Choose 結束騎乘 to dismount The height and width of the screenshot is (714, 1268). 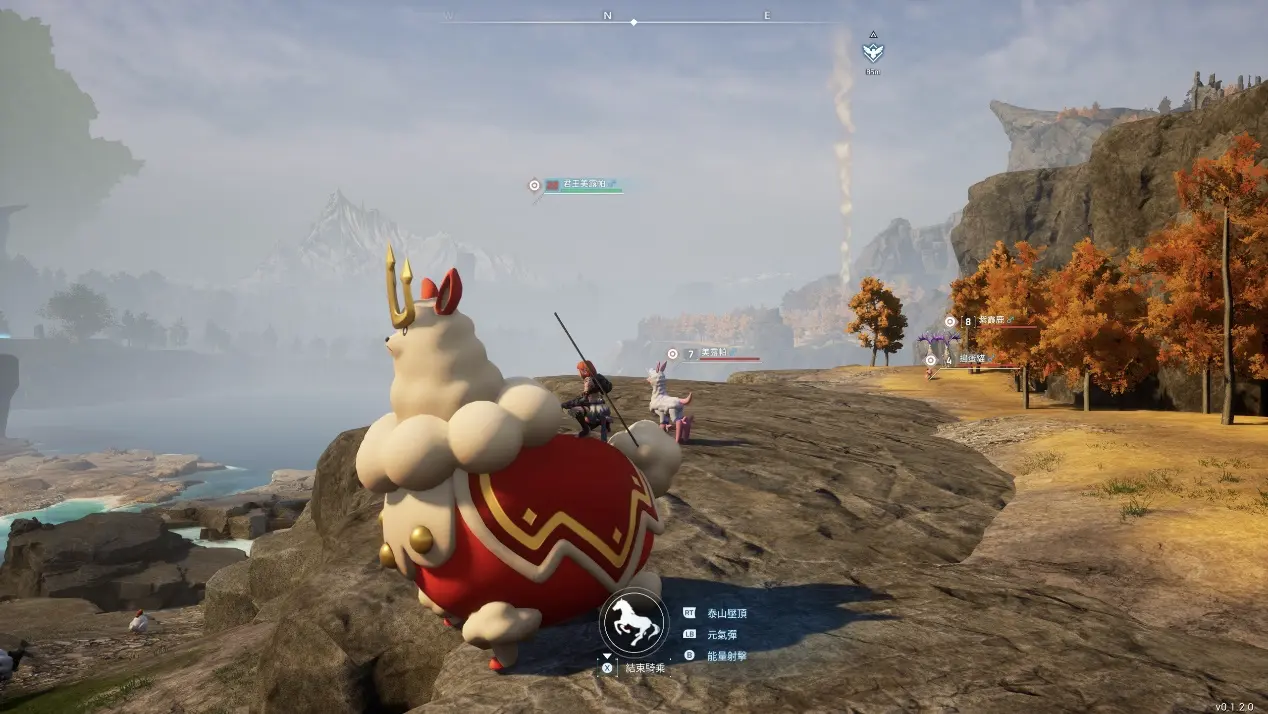click(x=644, y=667)
